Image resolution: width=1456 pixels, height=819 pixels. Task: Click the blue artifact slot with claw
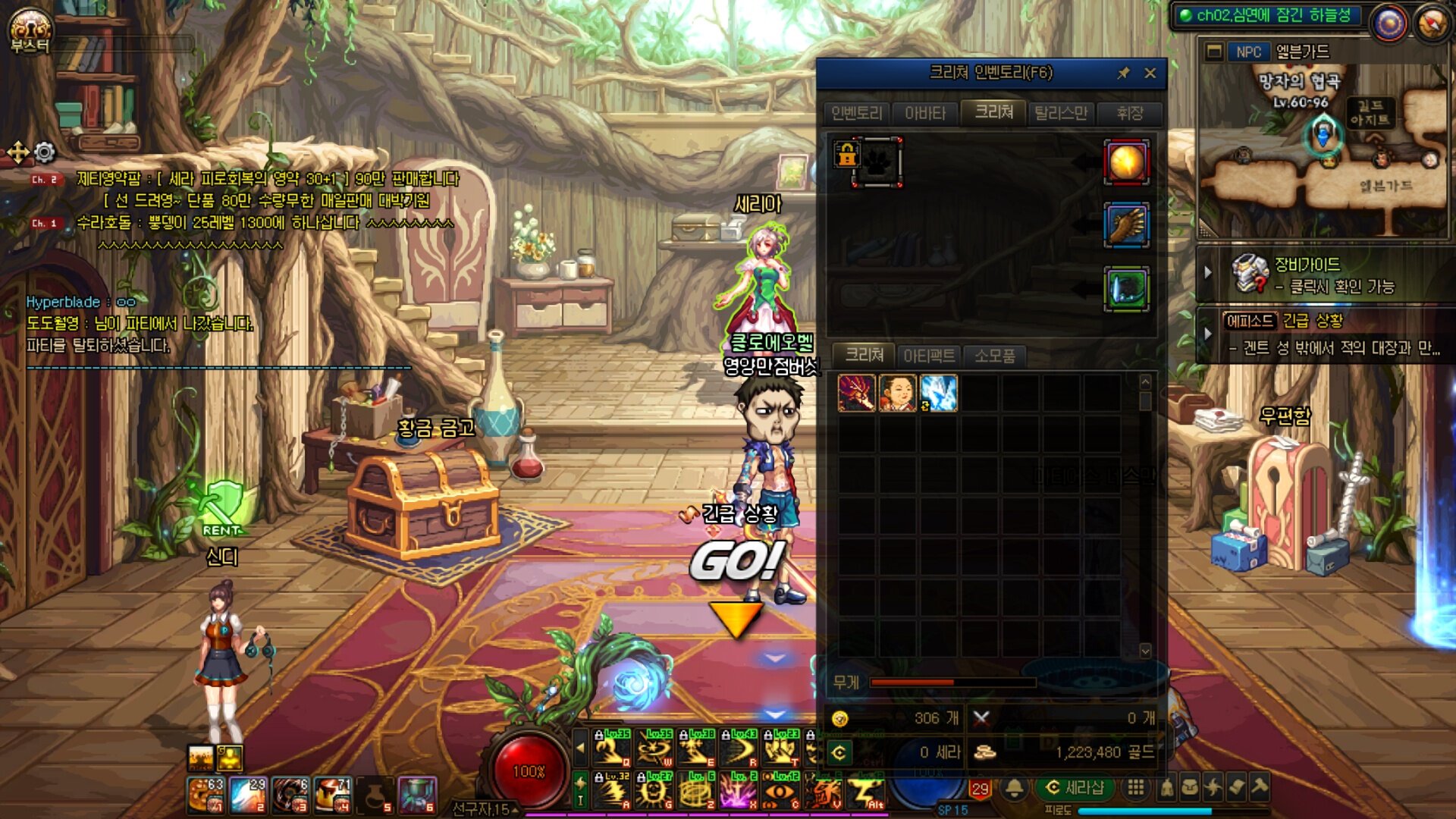pyautogui.click(x=1126, y=225)
